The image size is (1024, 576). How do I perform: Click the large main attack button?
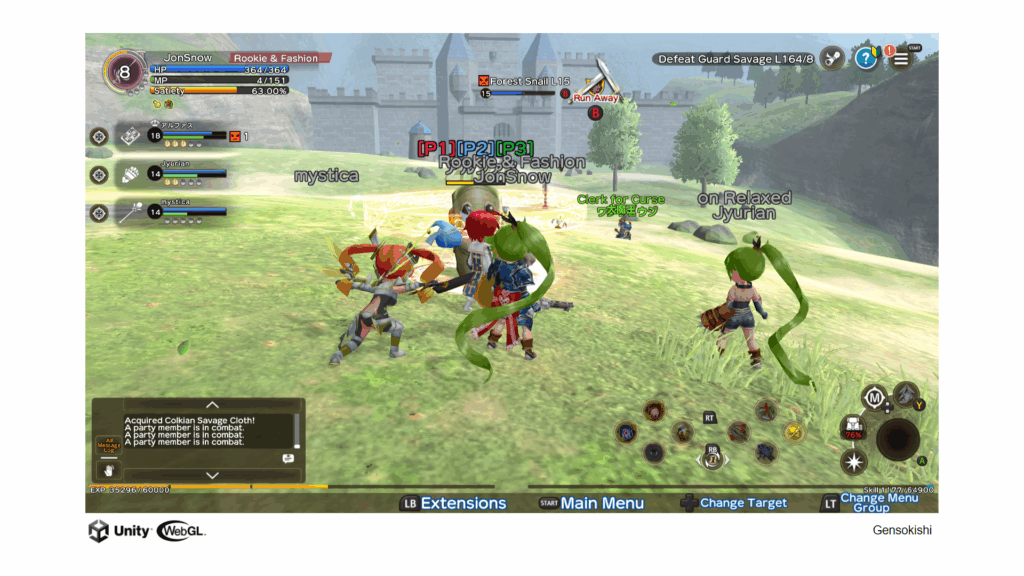click(x=898, y=439)
